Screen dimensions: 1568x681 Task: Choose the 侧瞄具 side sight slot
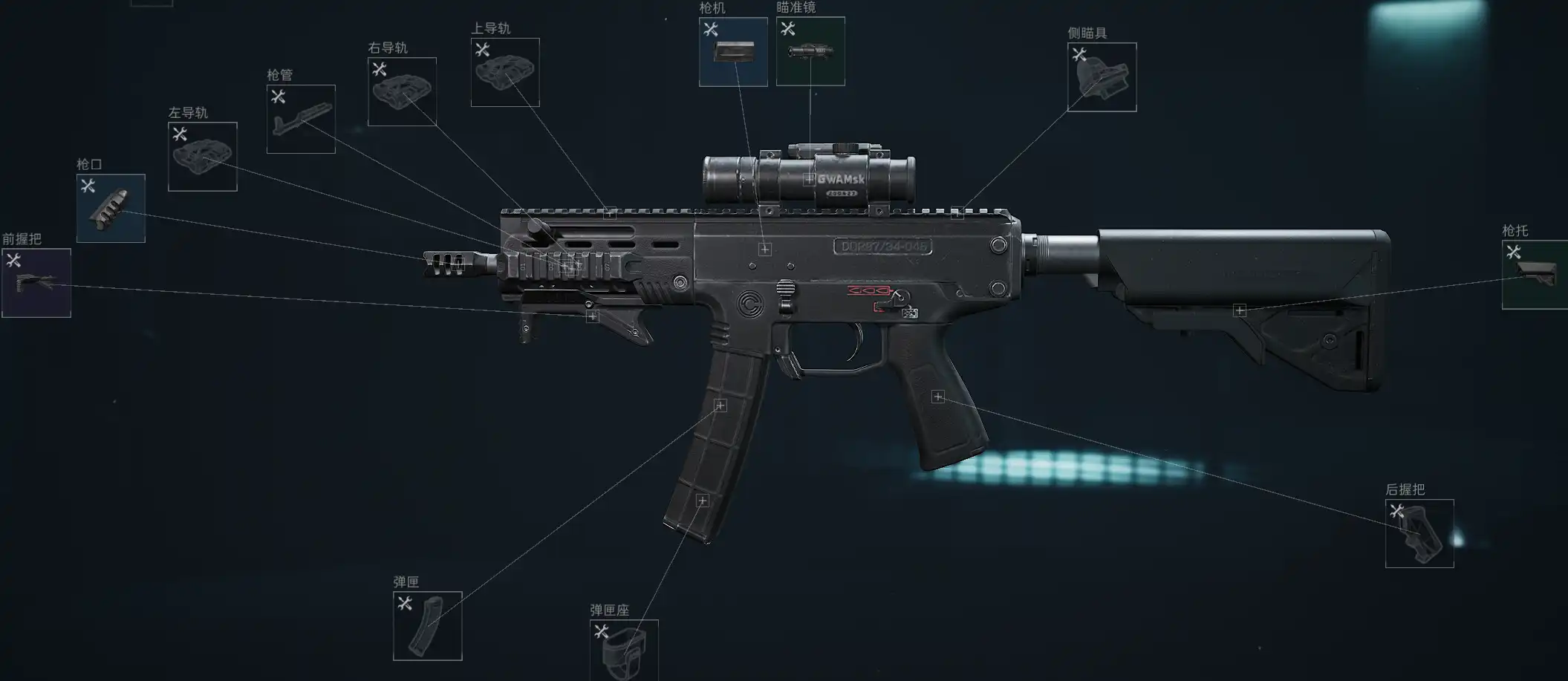click(x=1102, y=77)
